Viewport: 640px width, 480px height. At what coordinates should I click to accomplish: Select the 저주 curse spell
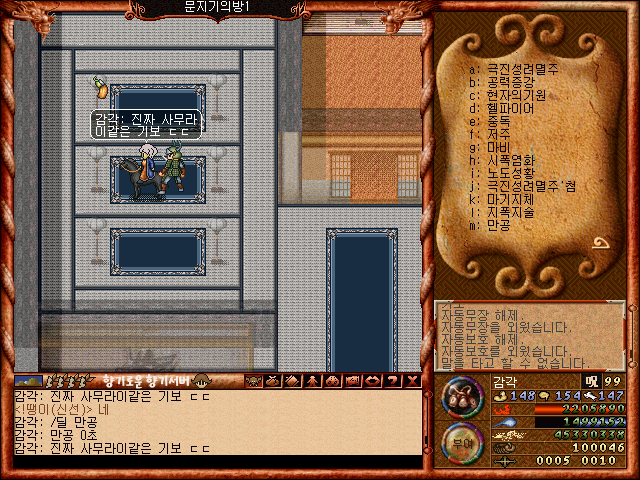498,134
